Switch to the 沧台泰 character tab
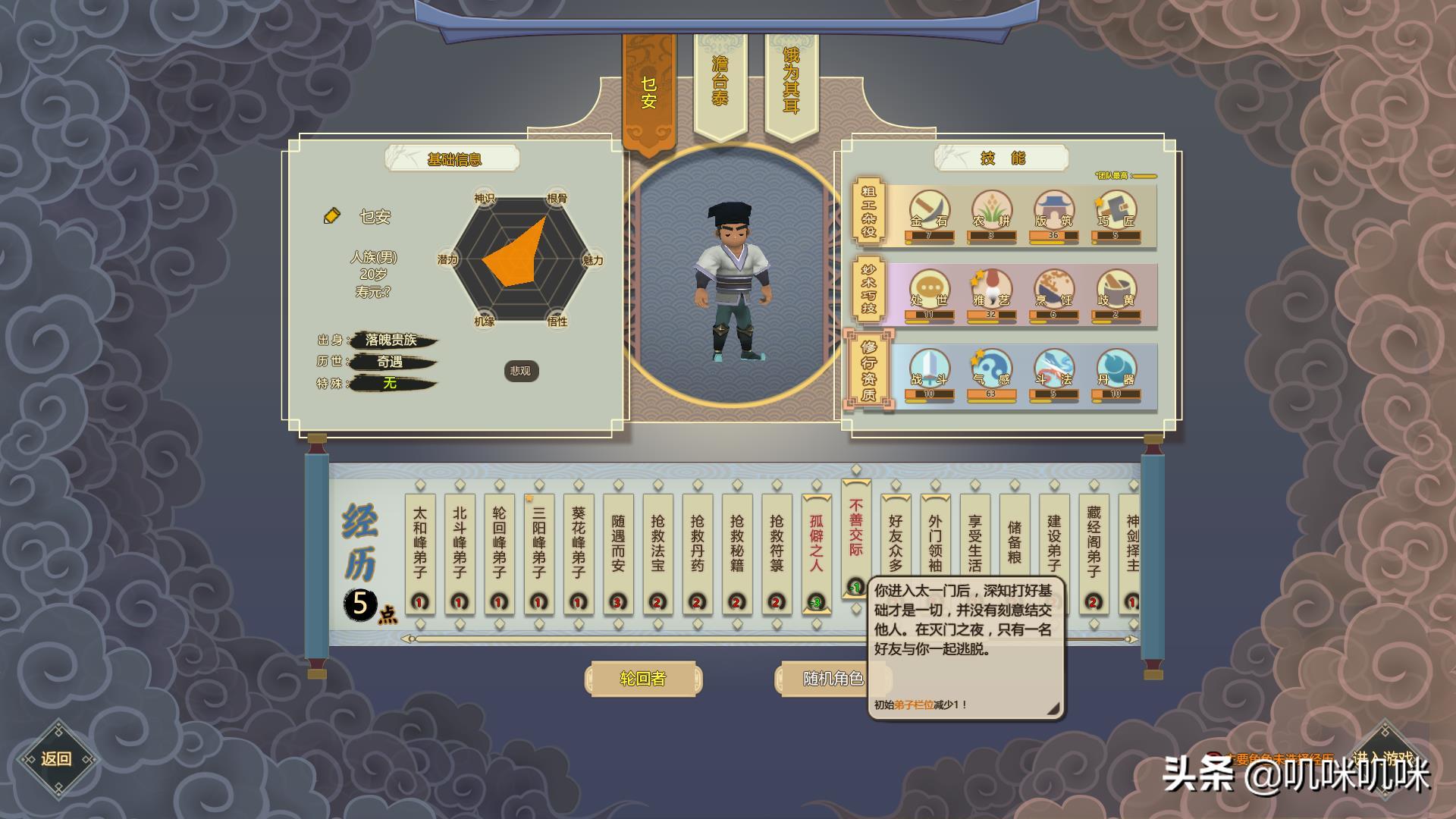Viewport: 1456px width, 819px height. (x=720, y=82)
